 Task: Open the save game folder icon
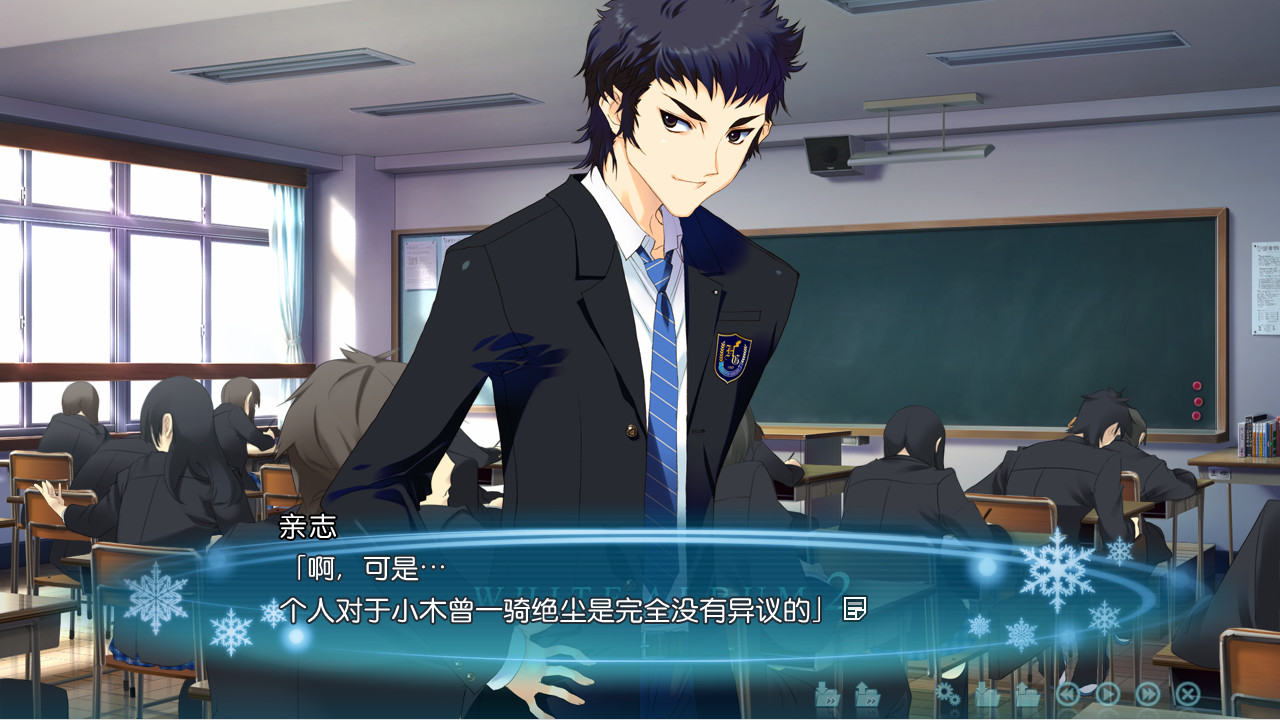[x=988, y=694]
